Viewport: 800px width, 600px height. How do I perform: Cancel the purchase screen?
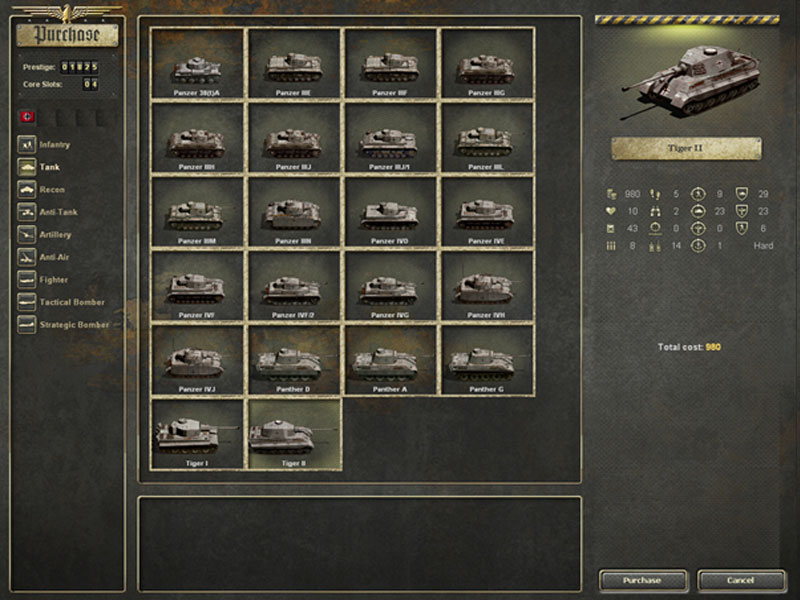click(x=741, y=580)
